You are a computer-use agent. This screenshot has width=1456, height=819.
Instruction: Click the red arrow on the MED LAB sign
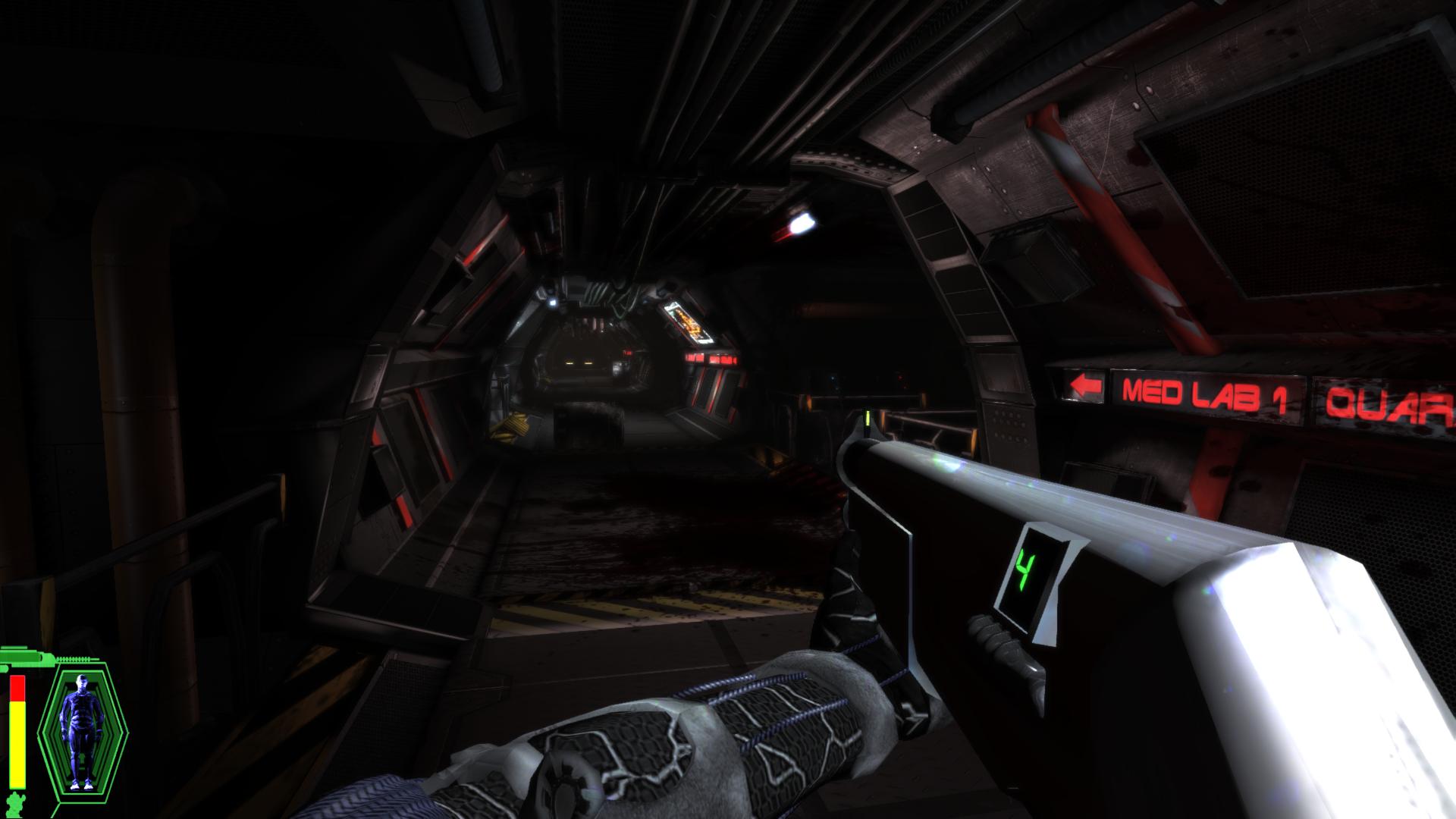coord(1084,387)
